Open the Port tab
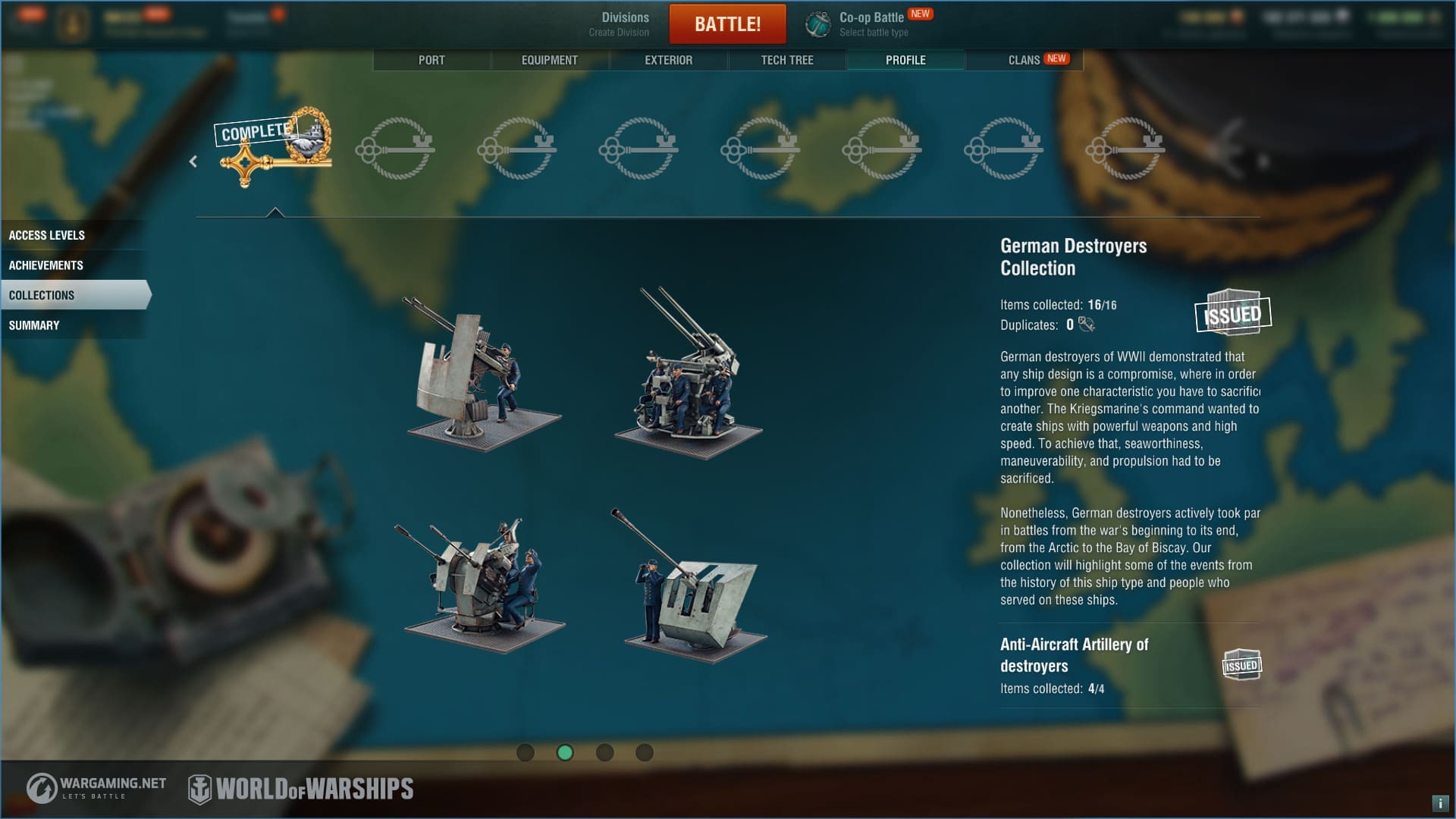Screen dimensions: 1456x819 pos(431,60)
